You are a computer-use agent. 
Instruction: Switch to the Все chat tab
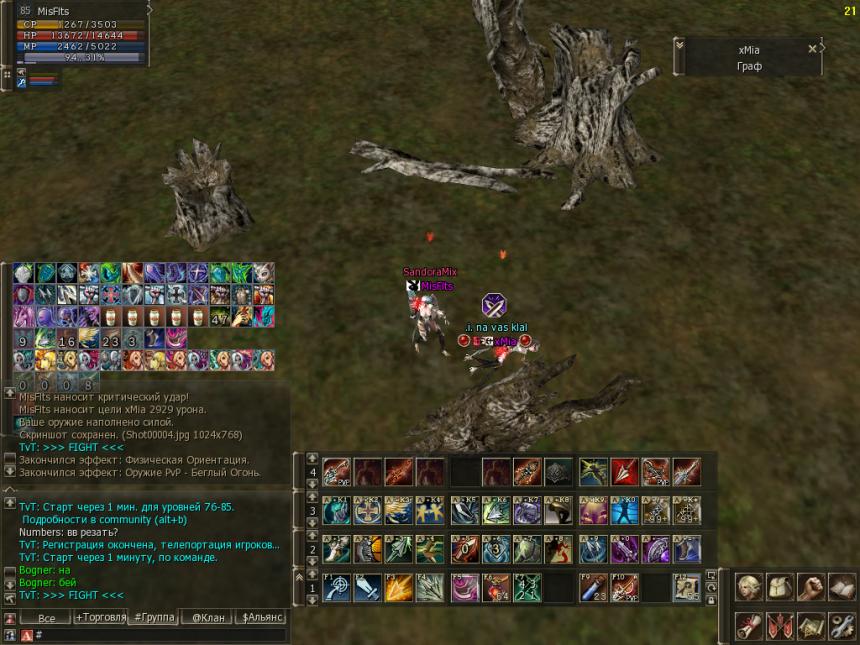tap(45, 618)
